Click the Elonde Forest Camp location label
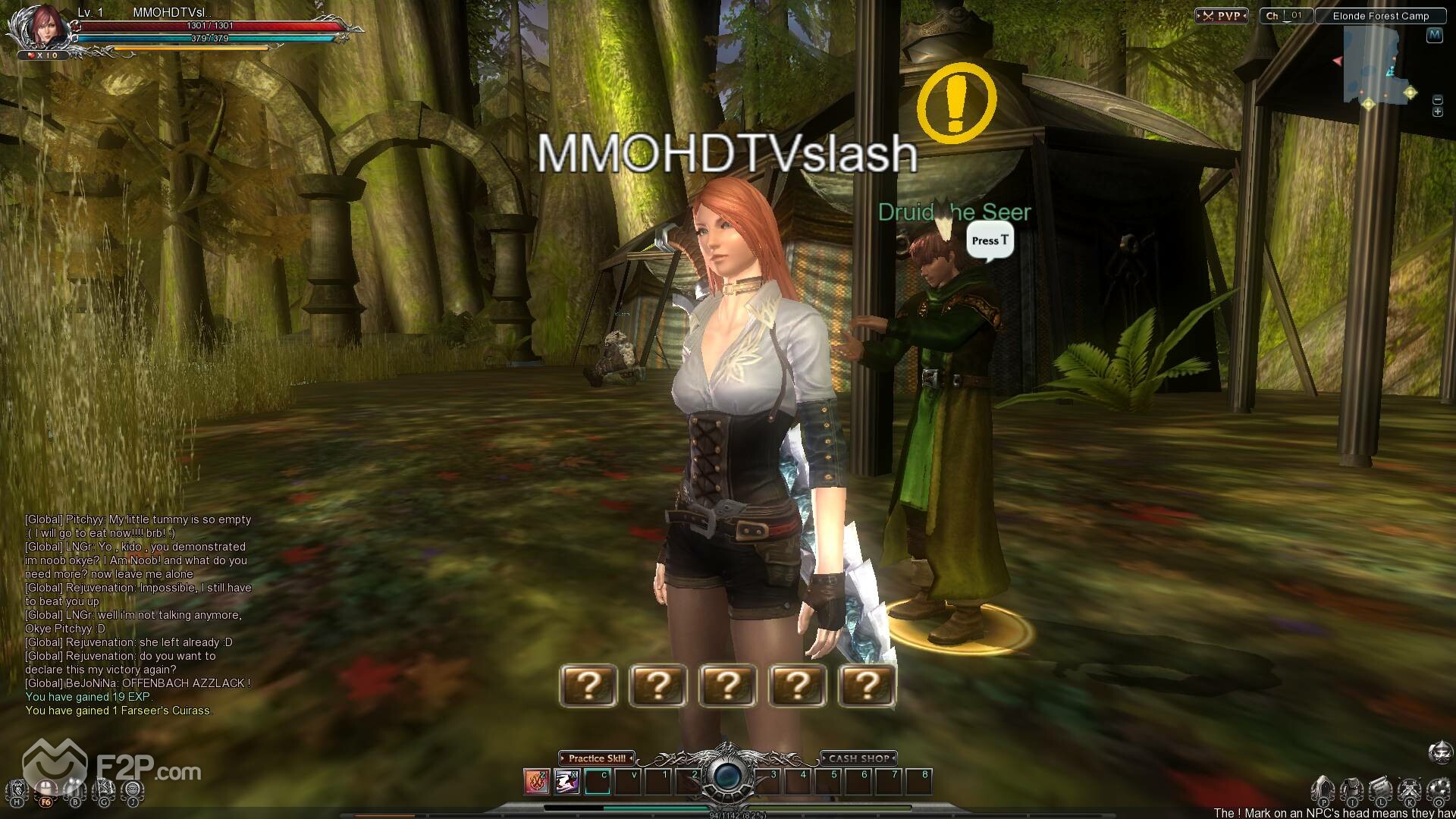Viewport: 1456px width, 819px height. click(1380, 16)
